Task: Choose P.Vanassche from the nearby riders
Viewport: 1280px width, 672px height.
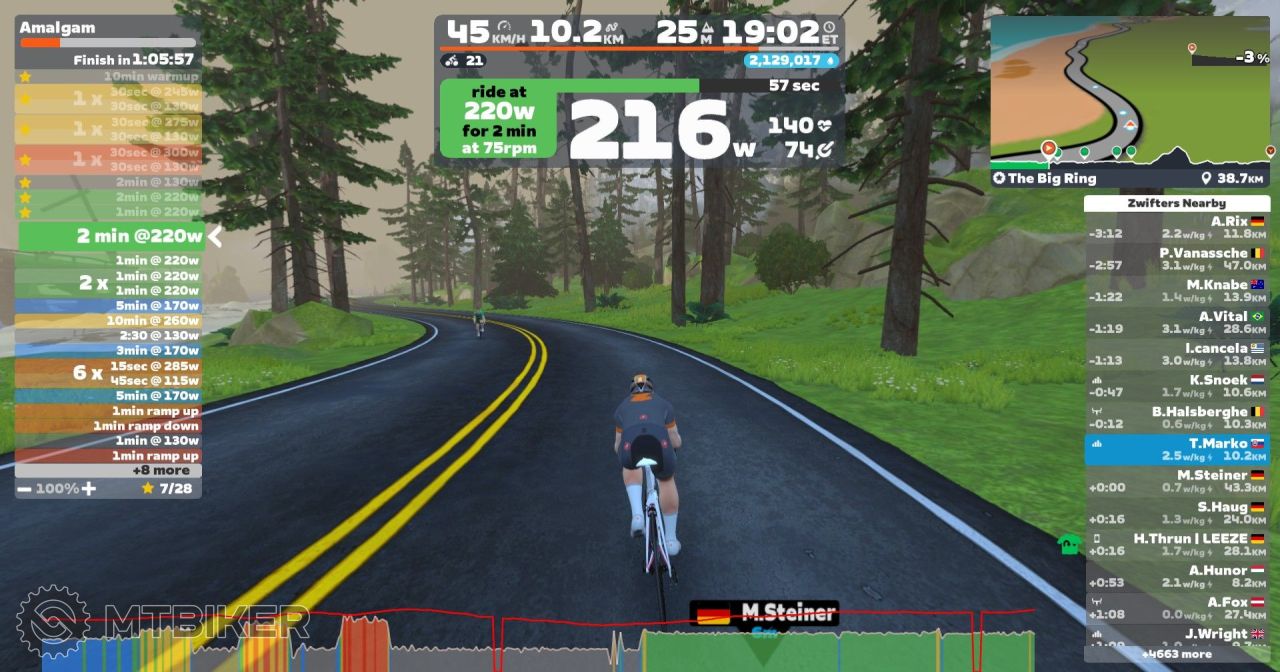Action: (x=1176, y=259)
